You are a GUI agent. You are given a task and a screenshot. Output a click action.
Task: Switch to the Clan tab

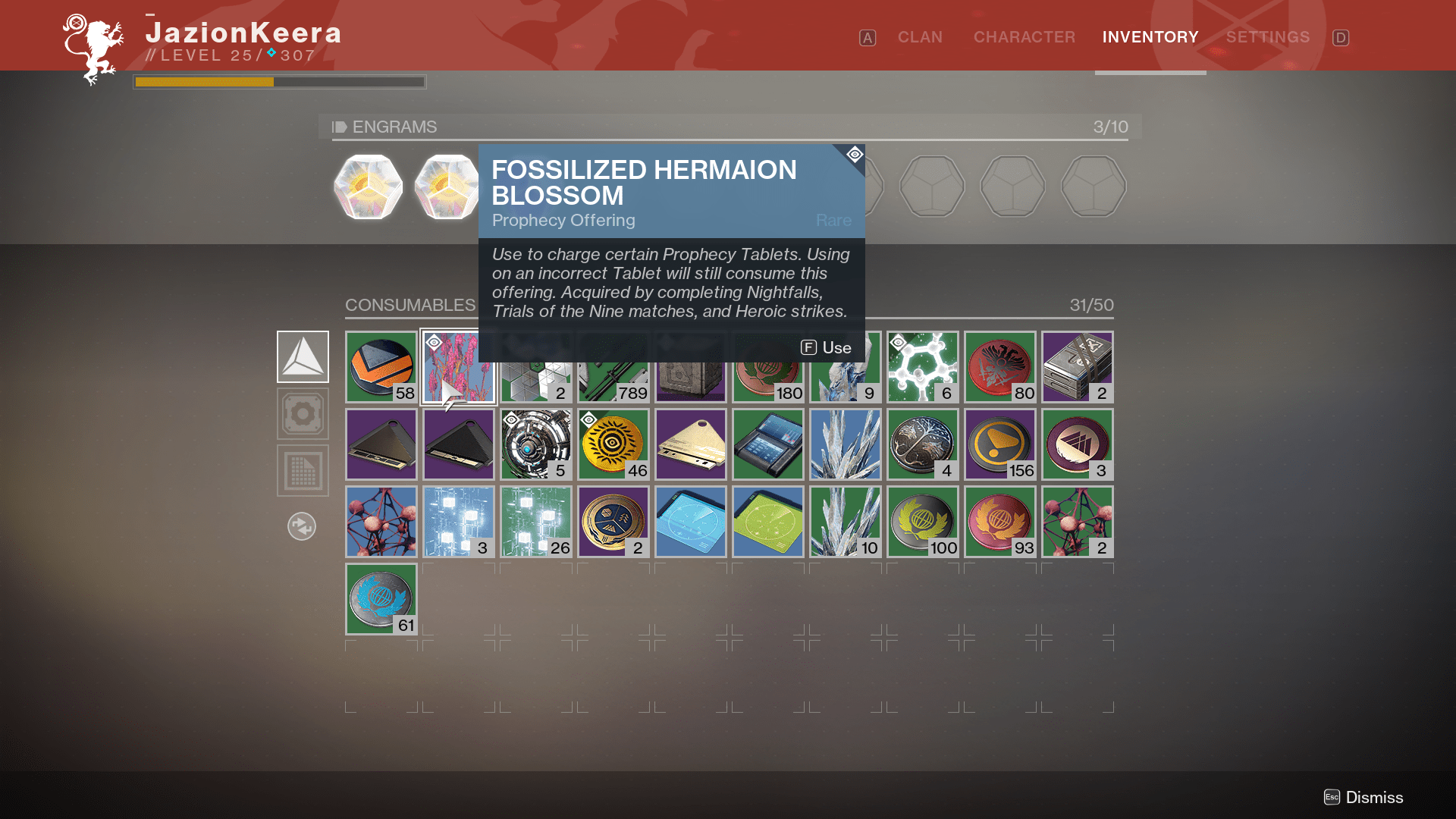pyautogui.click(x=920, y=37)
